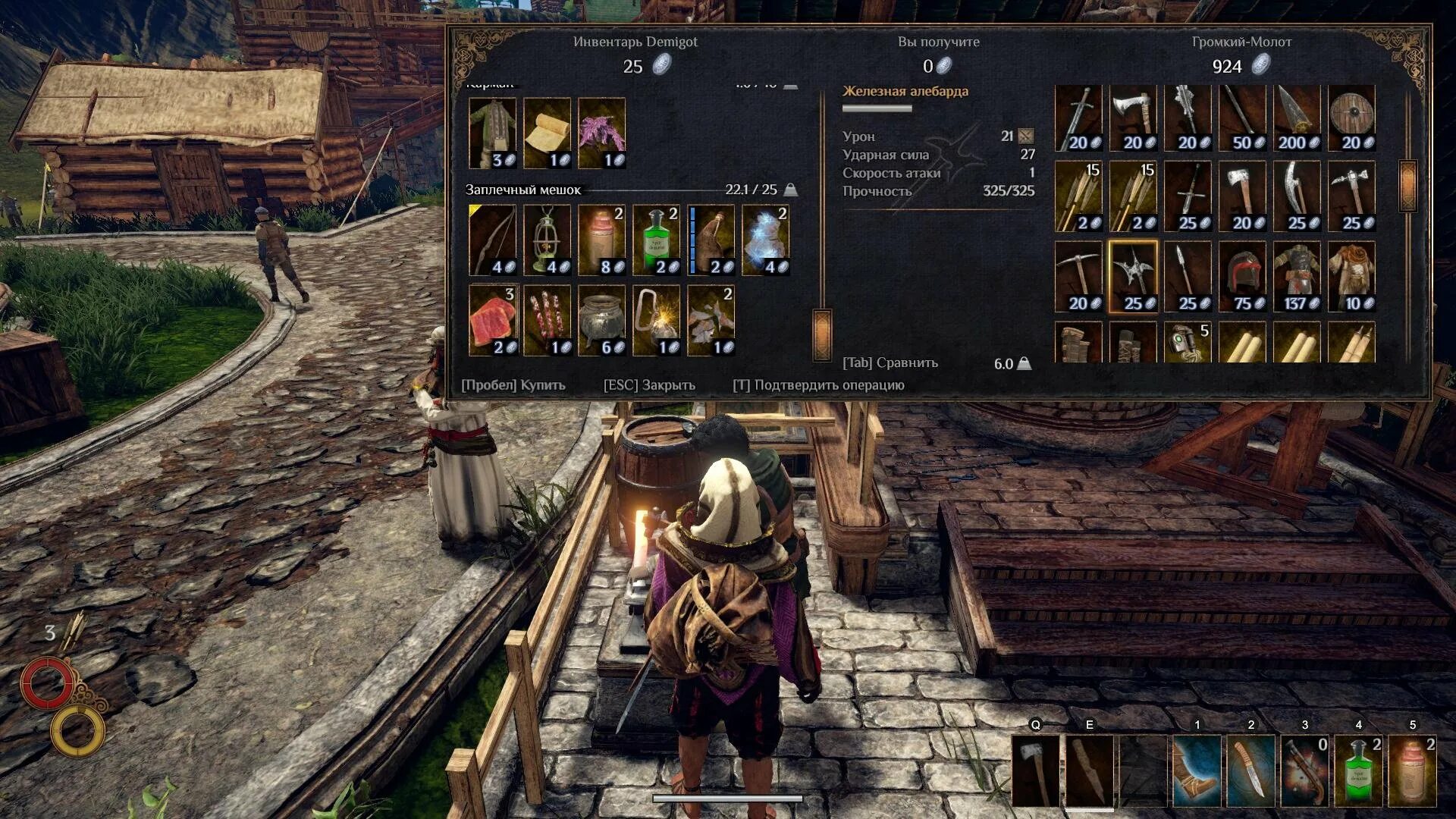Select the bow in the backpack
The width and height of the screenshot is (1456, 819).
[x=493, y=240]
